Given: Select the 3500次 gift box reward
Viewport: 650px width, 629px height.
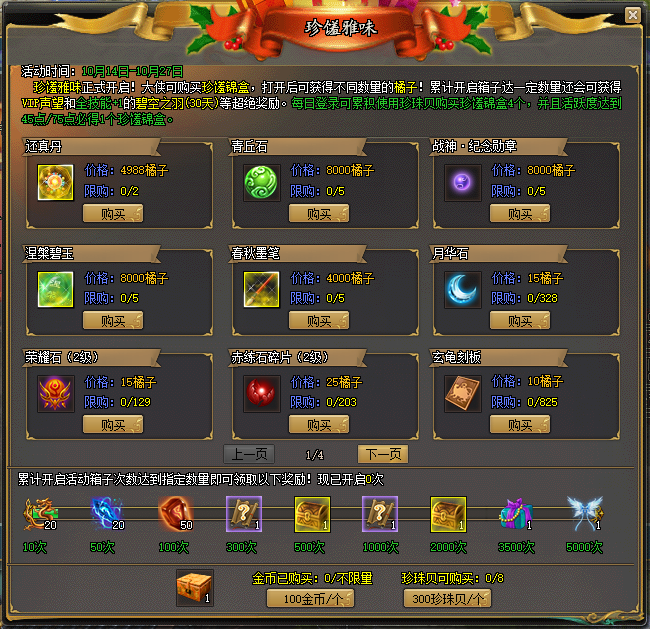Looking at the screenshot, I should (515, 513).
